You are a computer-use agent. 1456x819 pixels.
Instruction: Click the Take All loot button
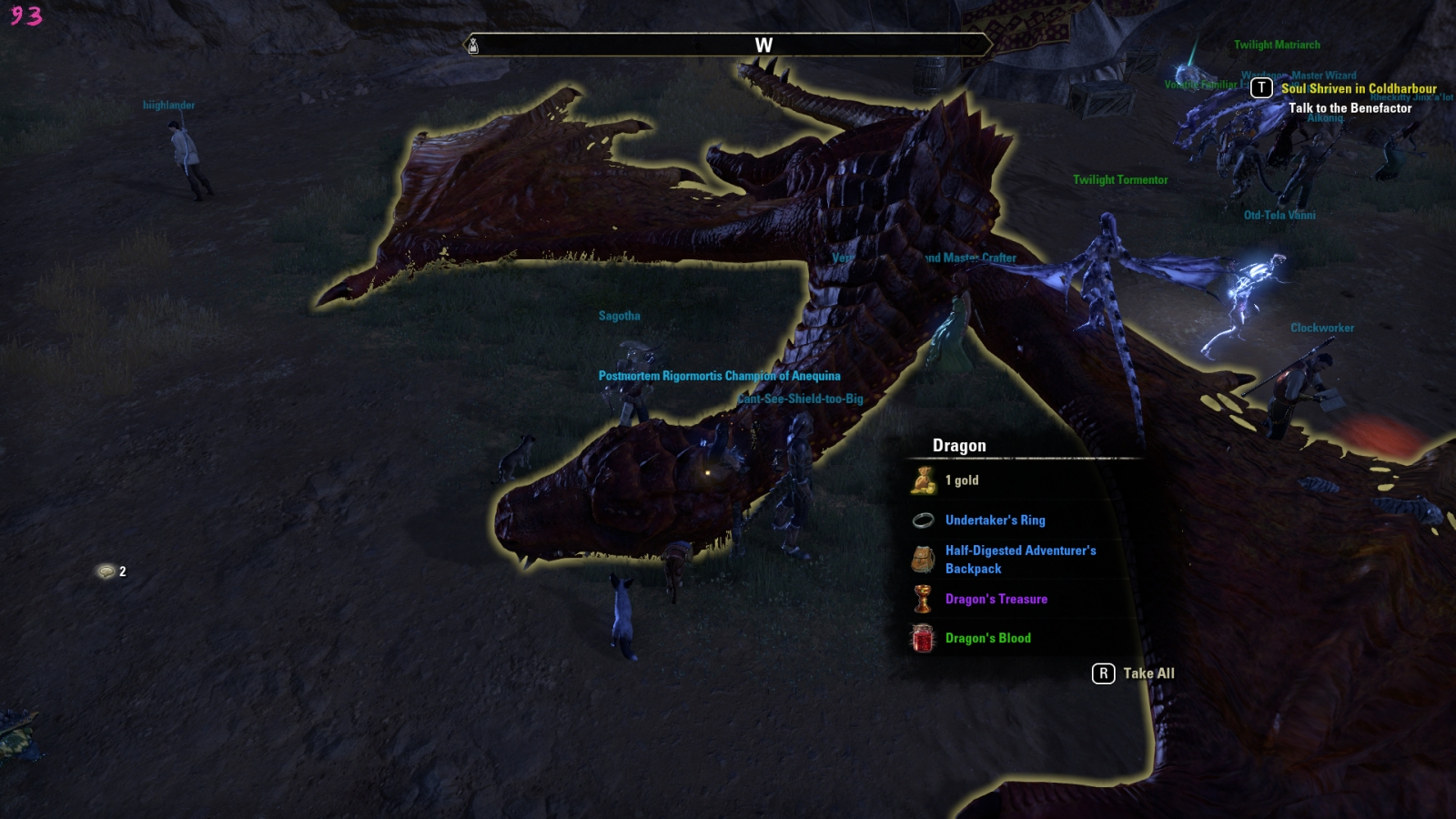click(x=1135, y=673)
